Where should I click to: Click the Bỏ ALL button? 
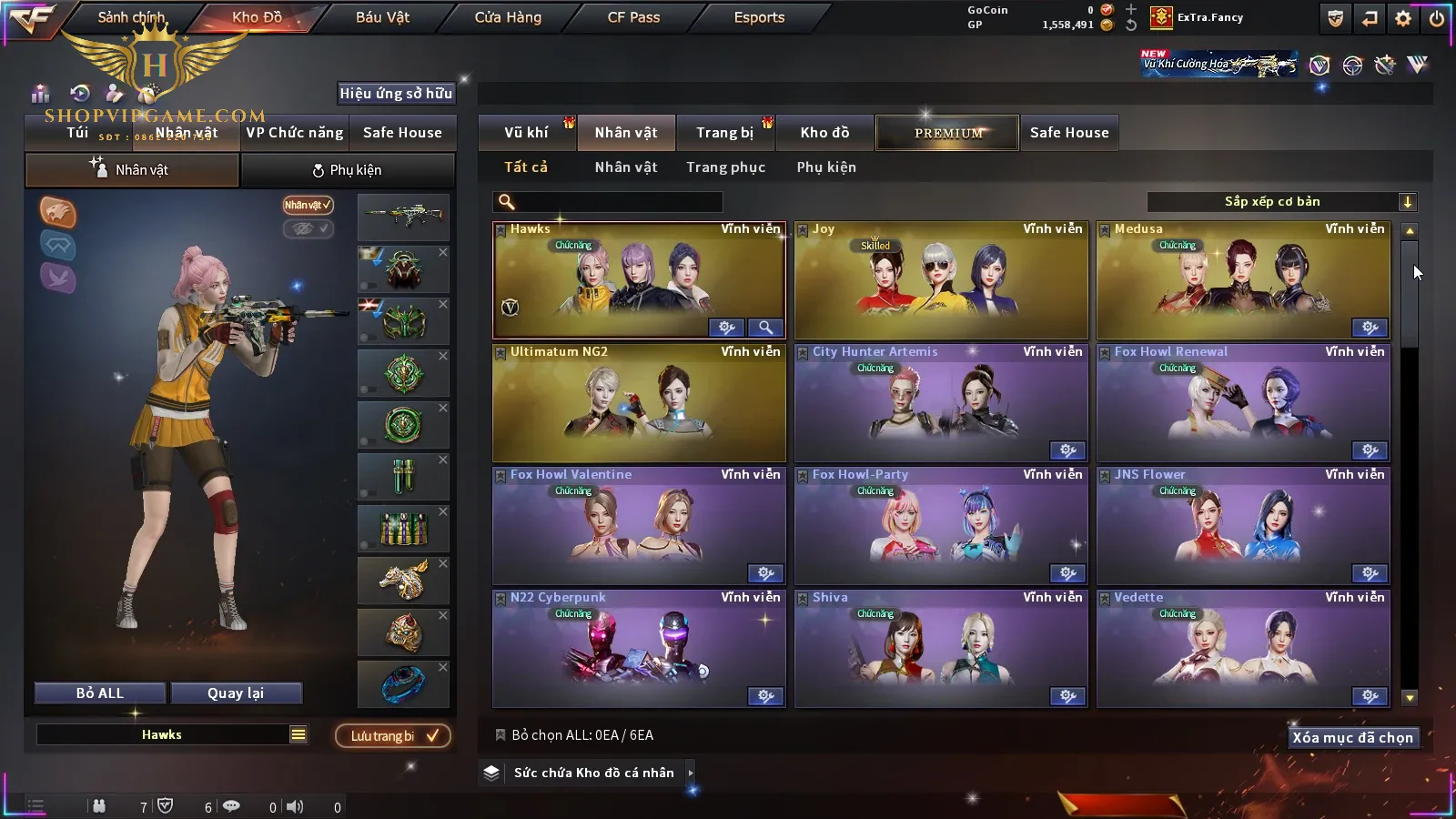(100, 693)
